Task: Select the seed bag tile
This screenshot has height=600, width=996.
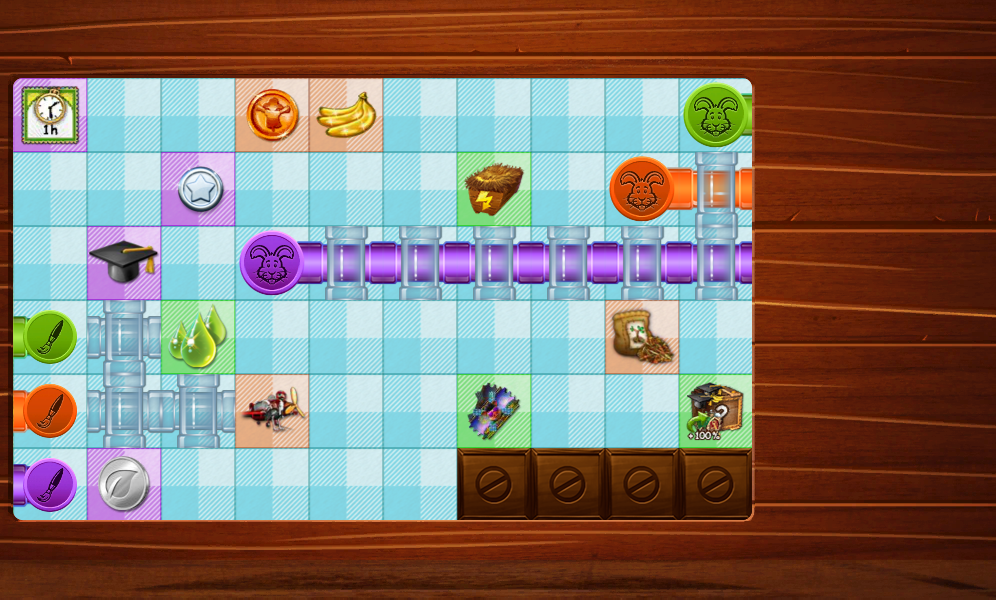Action: click(642, 337)
